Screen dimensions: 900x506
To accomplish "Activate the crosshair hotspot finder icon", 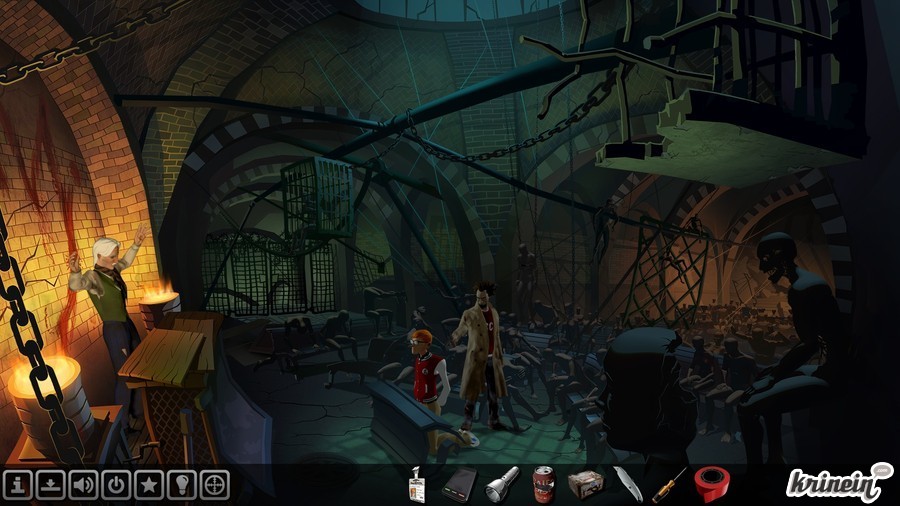I will pos(215,485).
